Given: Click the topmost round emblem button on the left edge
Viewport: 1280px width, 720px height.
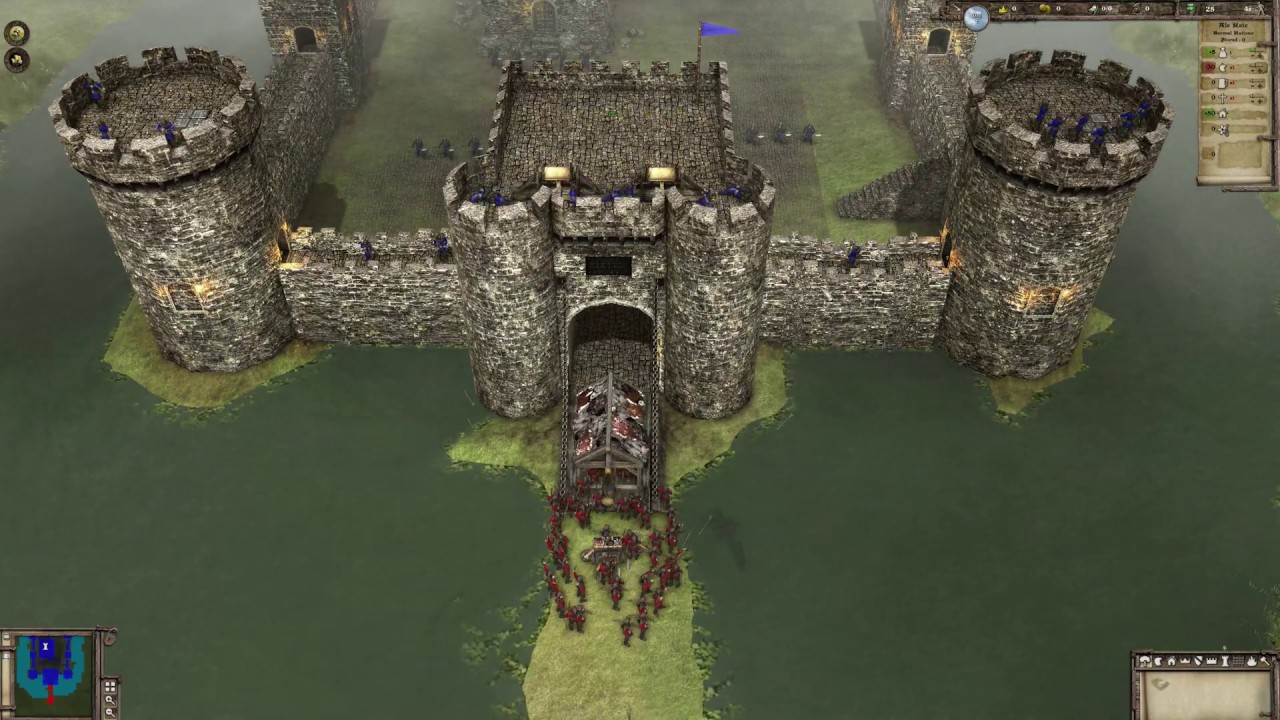Looking at the screenshot, I should (15, 32).
